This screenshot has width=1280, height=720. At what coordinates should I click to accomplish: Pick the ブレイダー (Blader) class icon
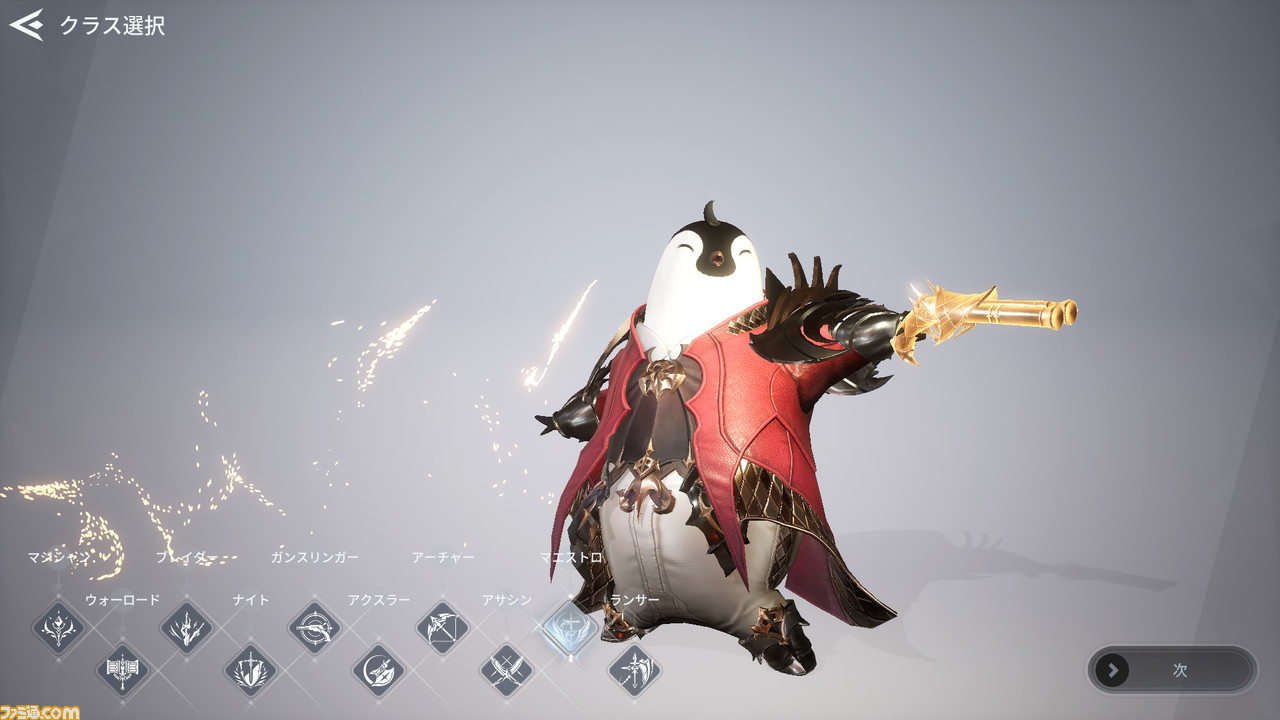click(x=187, y=628)
